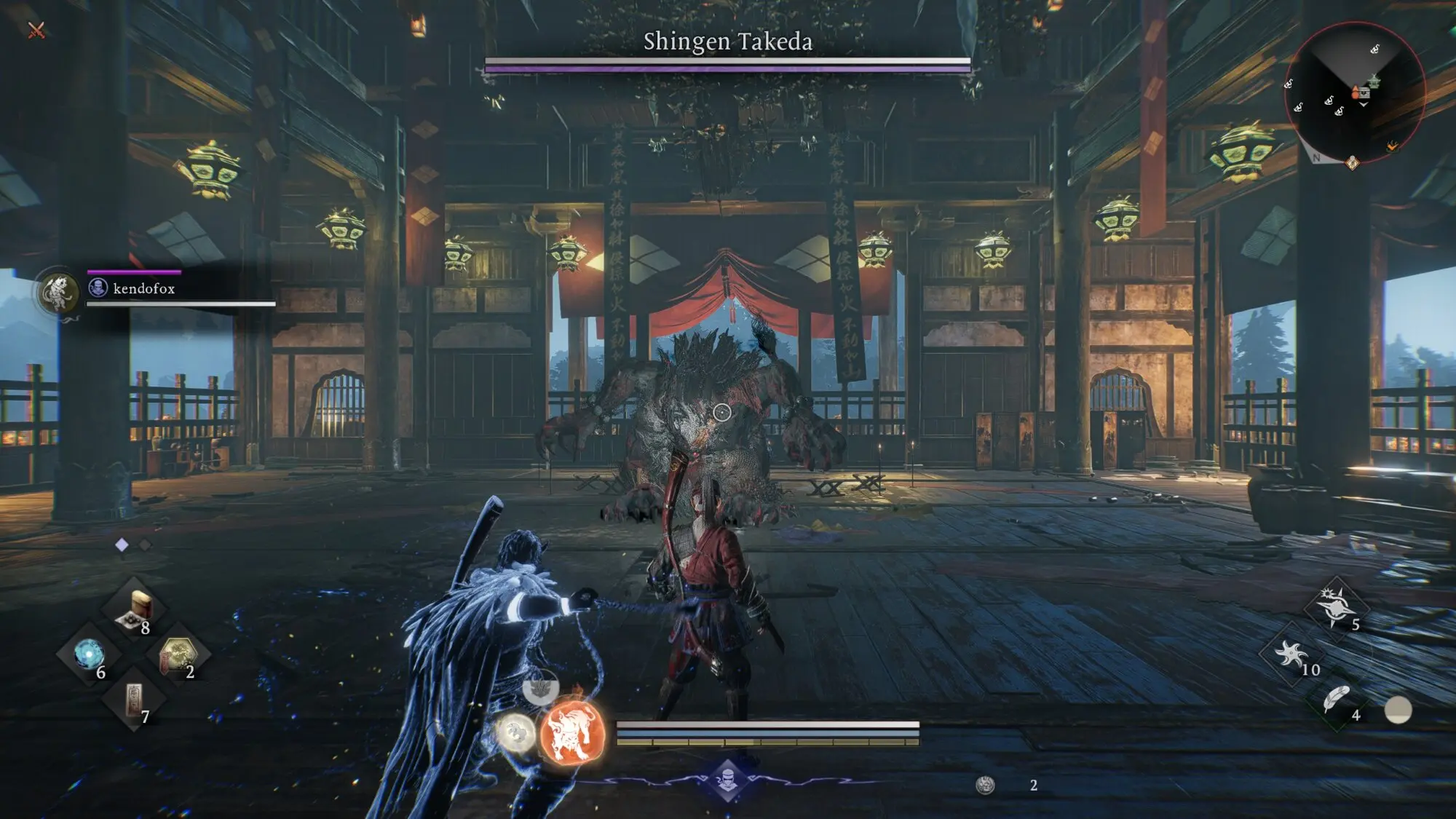Select the kendofox ally portrait
1456x819 pixels.
coord(59,292)
